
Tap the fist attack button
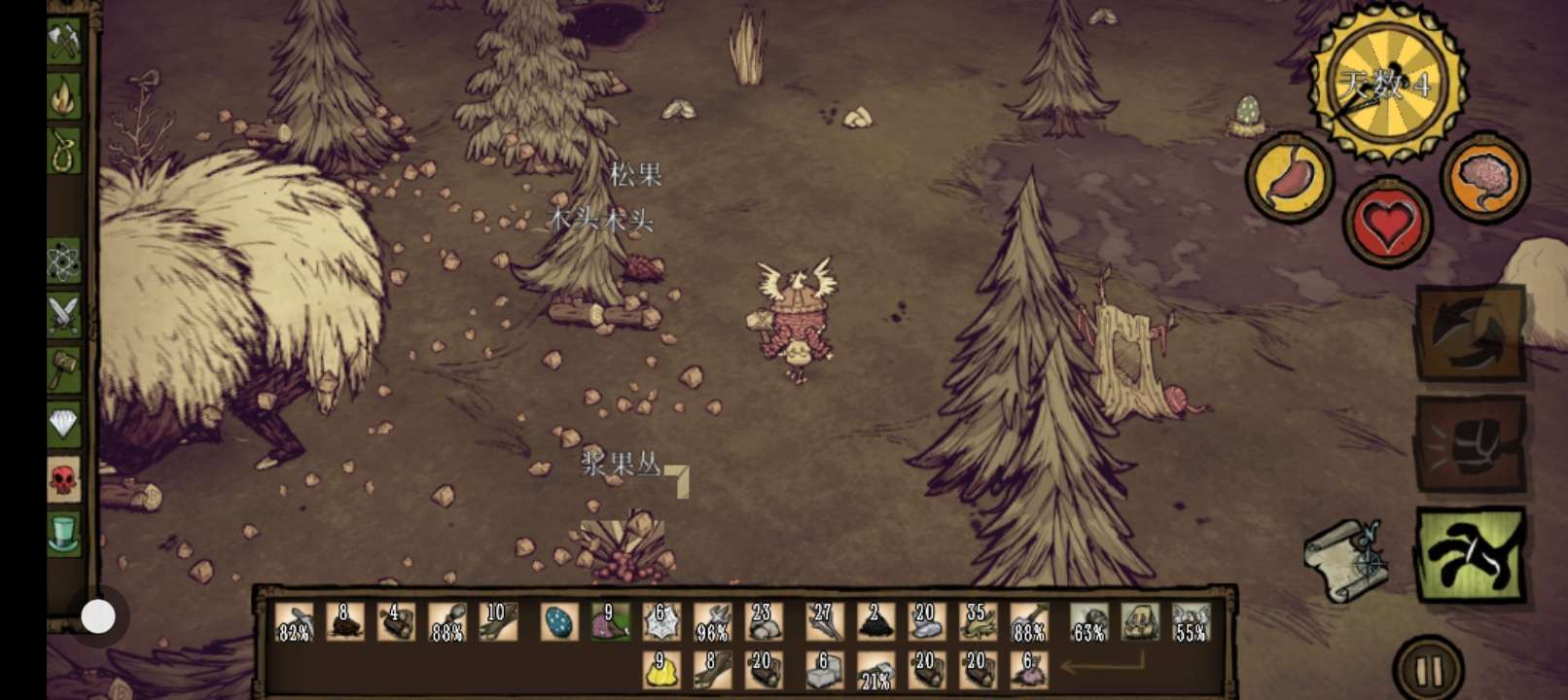1470,444
